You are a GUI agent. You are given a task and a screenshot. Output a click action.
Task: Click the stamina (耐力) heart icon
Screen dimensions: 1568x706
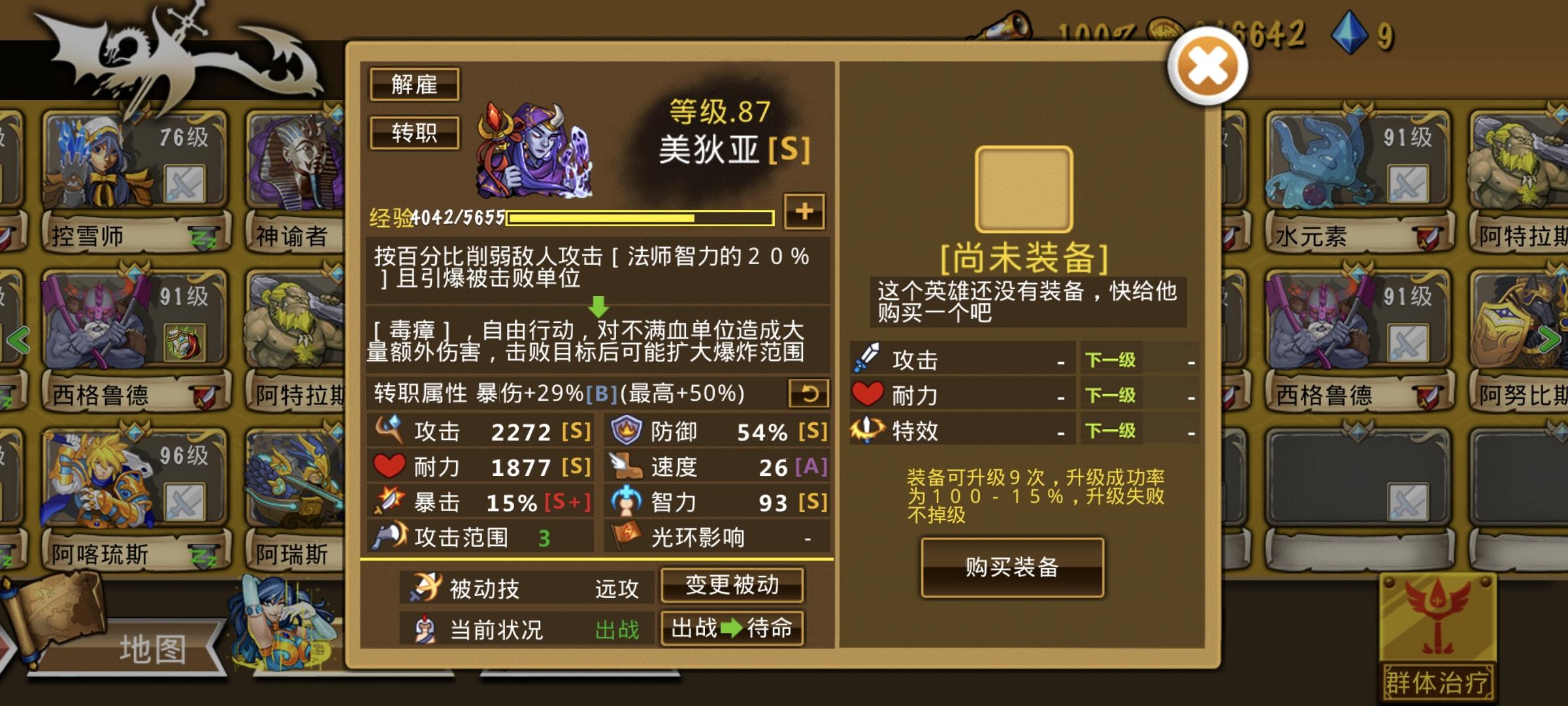click(390, 466)
